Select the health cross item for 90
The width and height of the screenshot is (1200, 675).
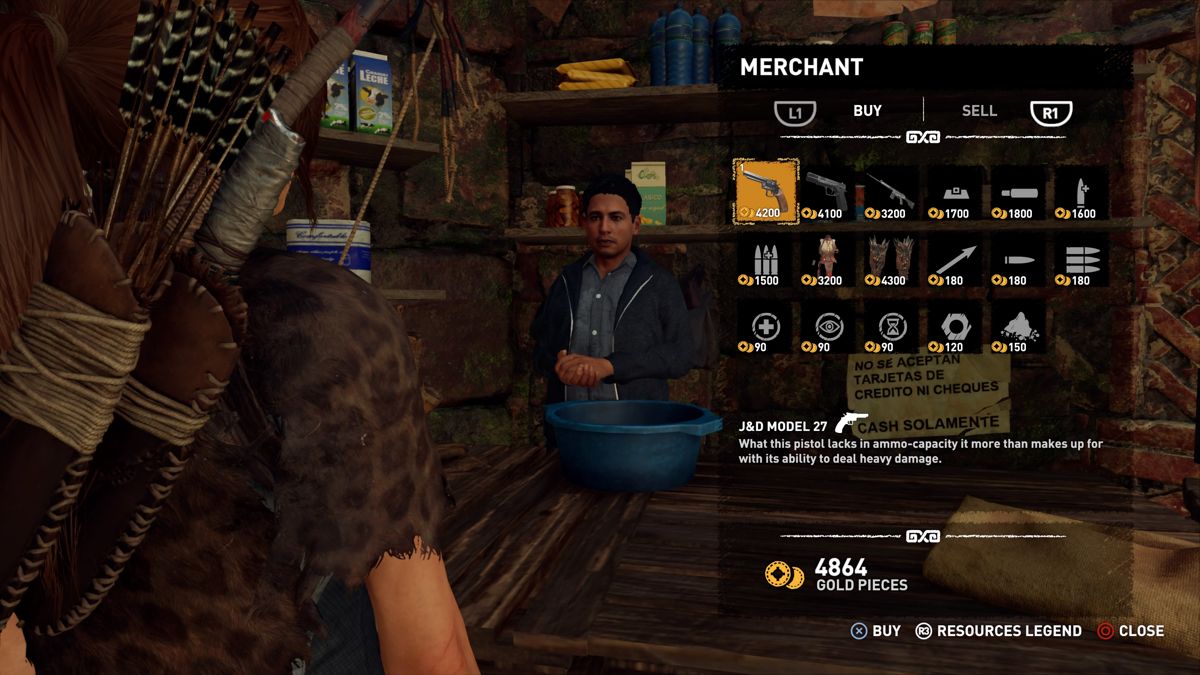coord(764,328)
